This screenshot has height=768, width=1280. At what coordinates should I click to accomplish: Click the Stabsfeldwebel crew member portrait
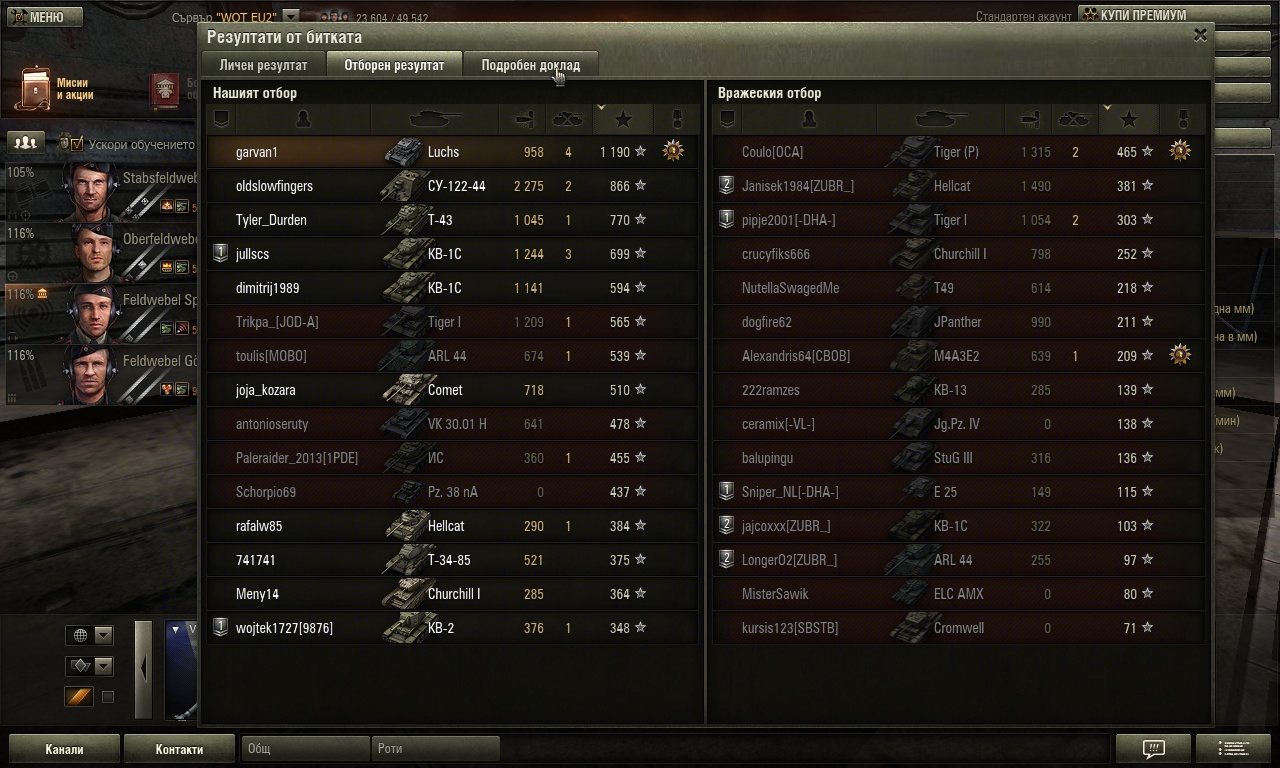91,190
